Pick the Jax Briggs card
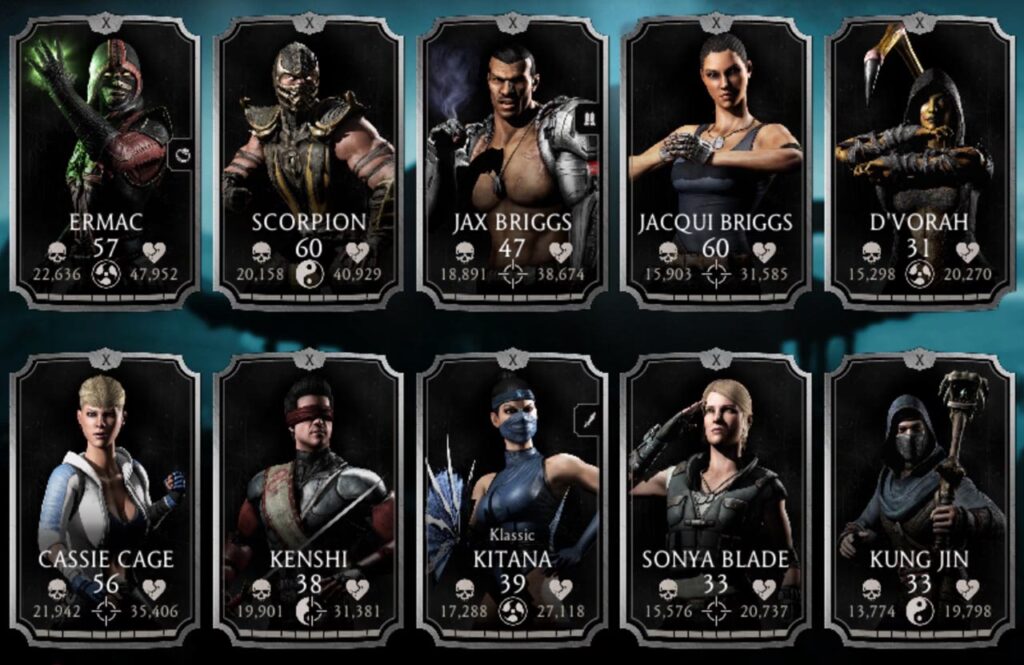This screenshot has height=665, width=1024. click(512, 160)
